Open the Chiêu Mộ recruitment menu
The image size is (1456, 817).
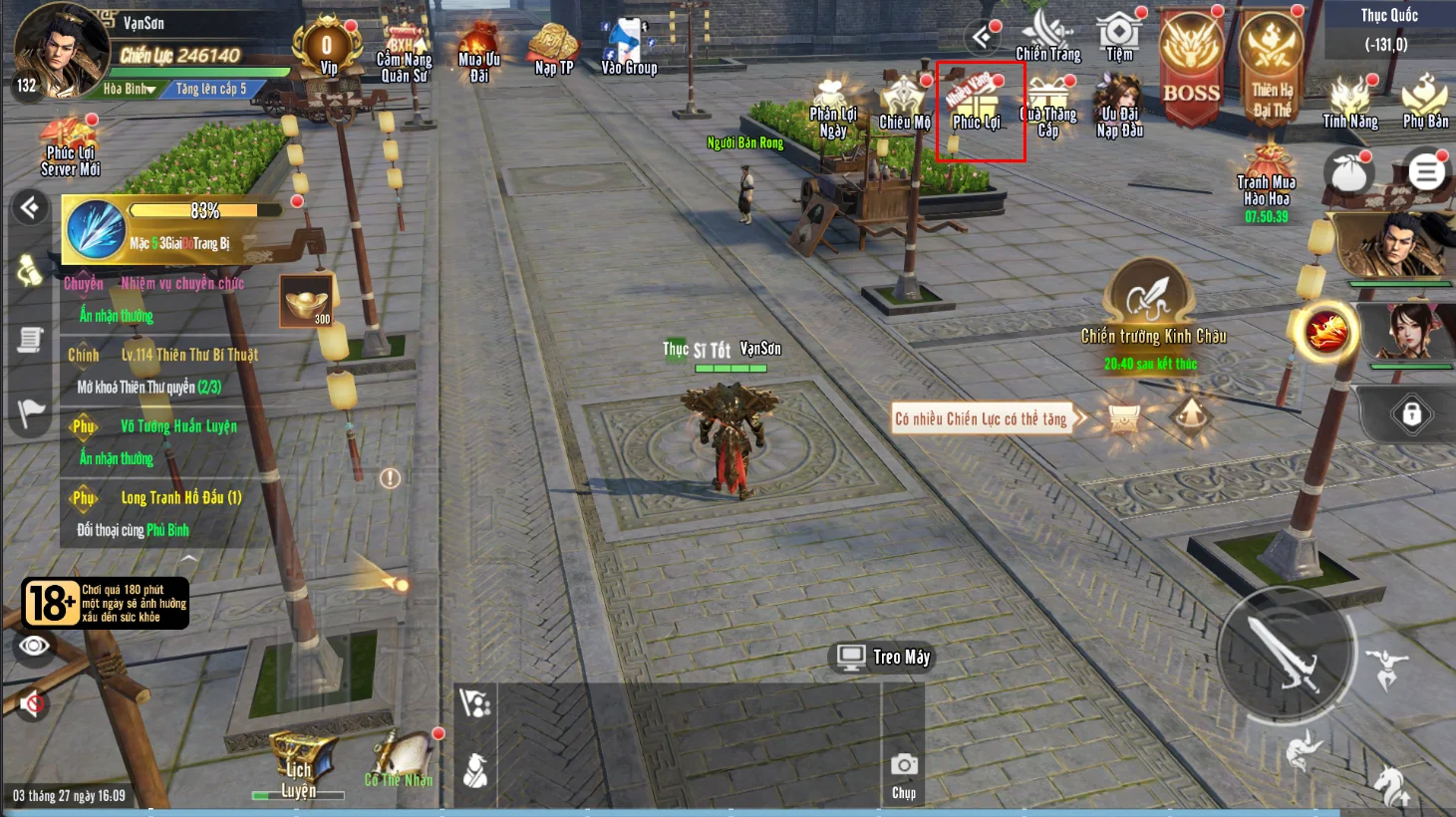tap(904, 104)
